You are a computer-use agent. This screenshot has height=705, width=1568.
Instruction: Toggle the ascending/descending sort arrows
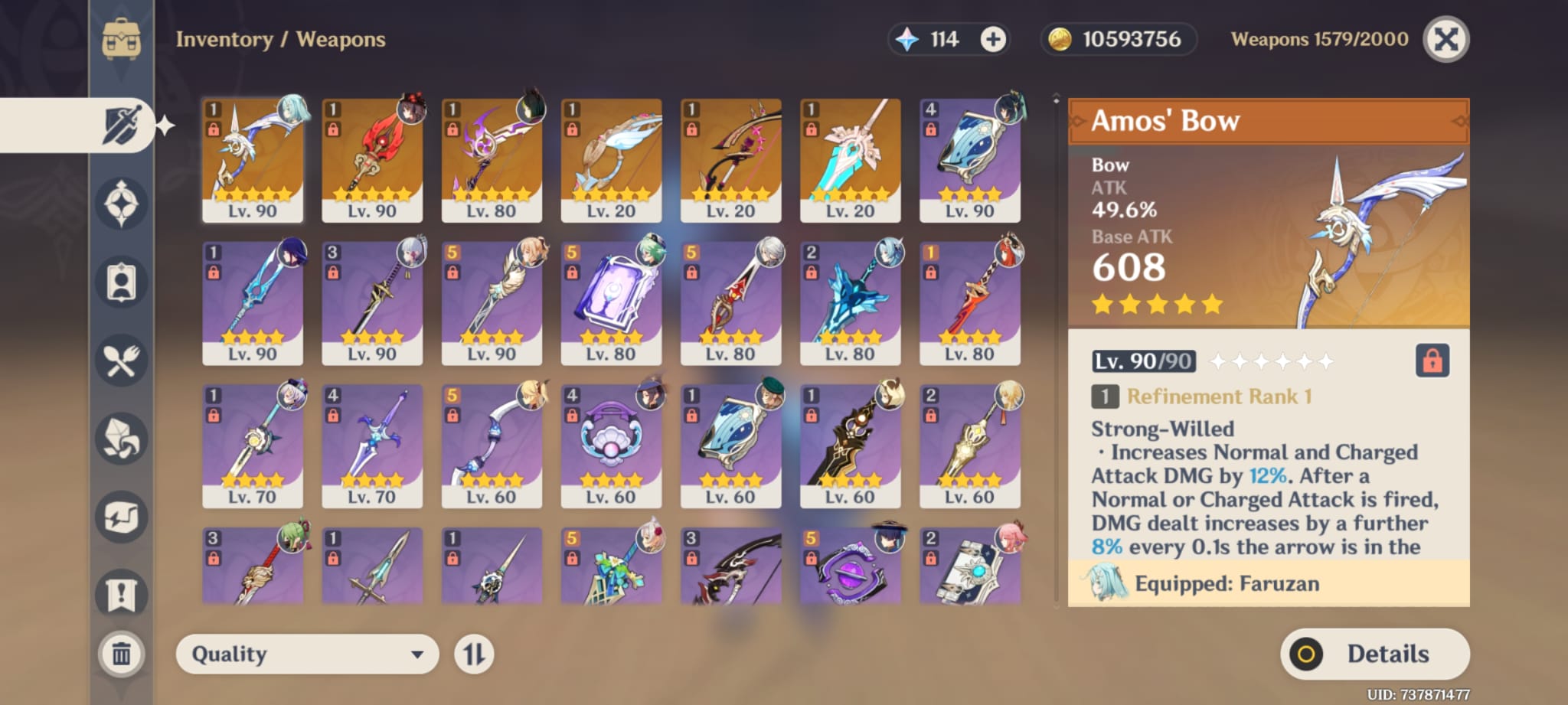pyautogui.click(x=475, y=654)
